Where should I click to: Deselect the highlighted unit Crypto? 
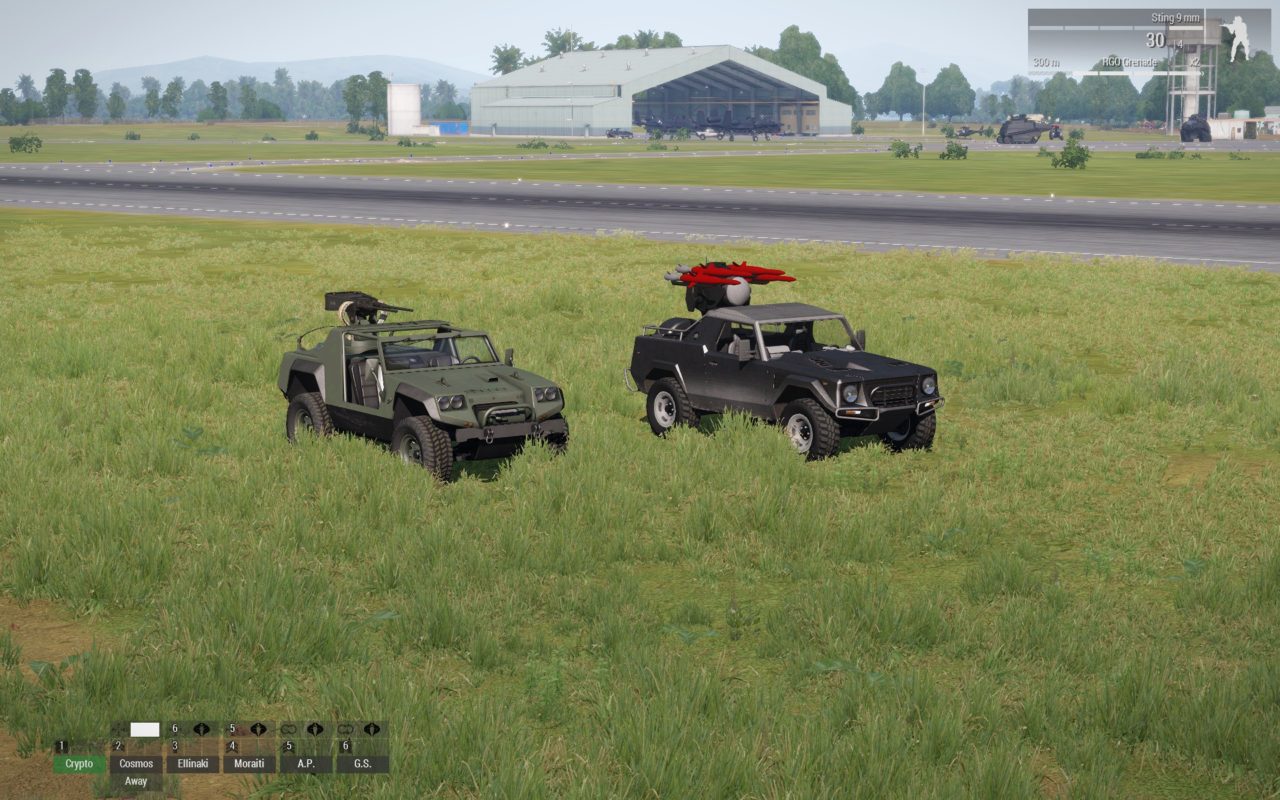[x=79, y=763]
